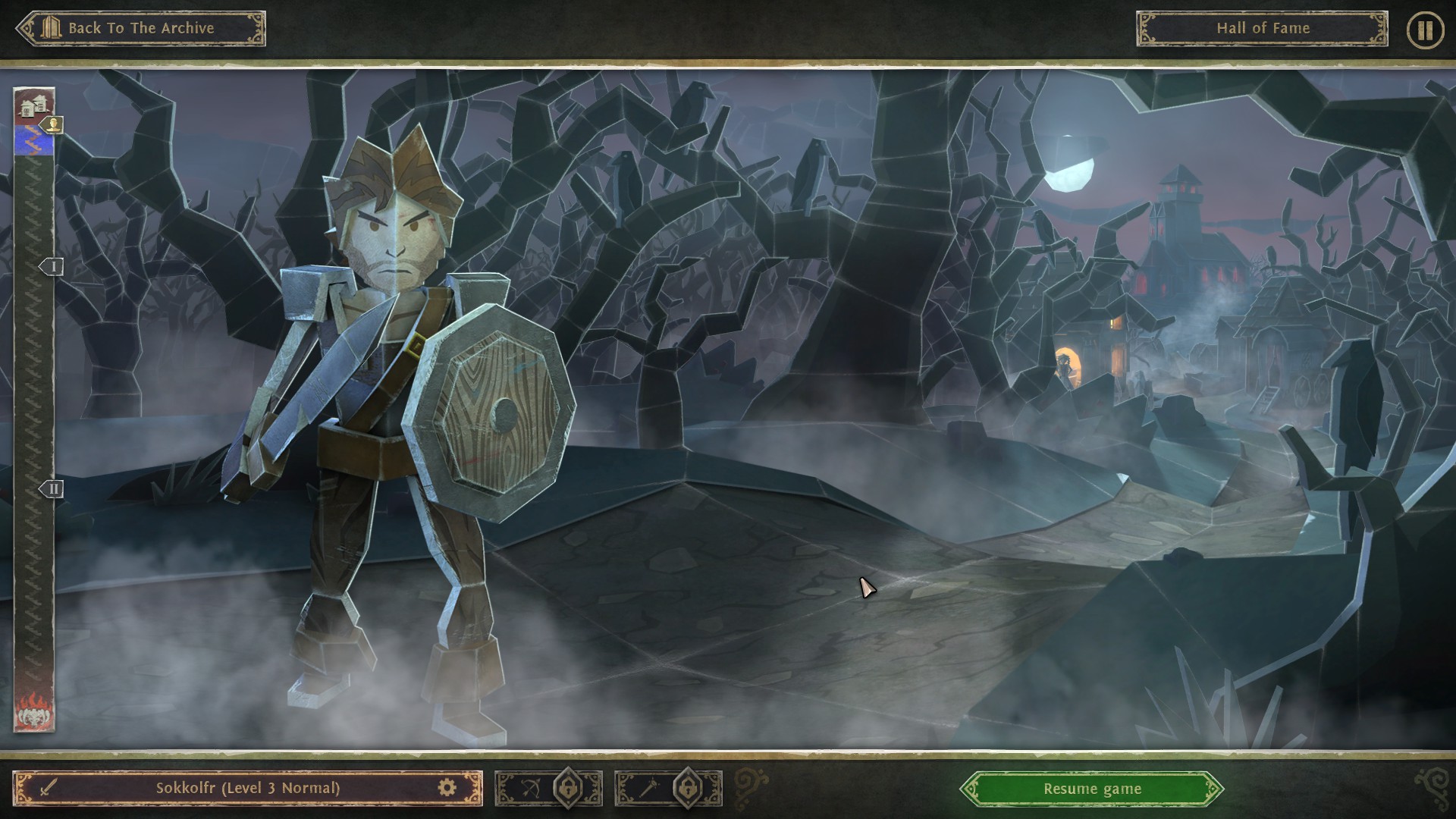Open the Hall of Fame
The width and height of the screenshot is (1456, 819).
pos(1262,29)
